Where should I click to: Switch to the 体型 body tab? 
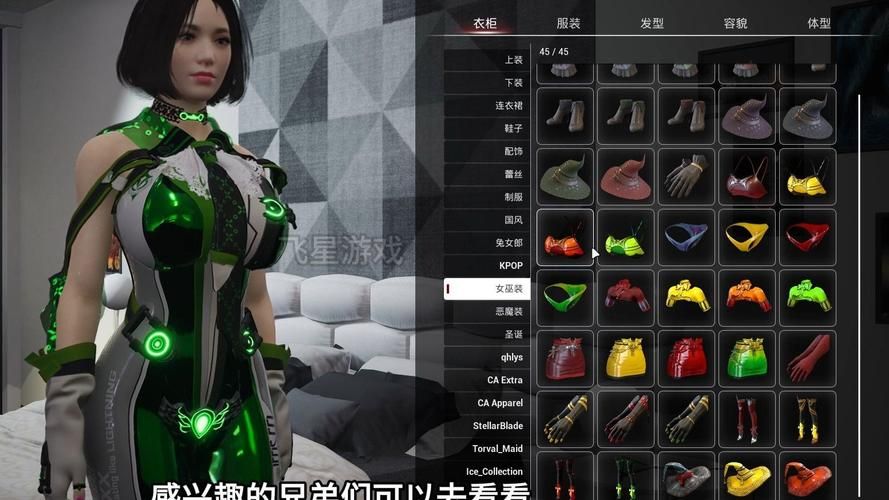click(818, 23)
